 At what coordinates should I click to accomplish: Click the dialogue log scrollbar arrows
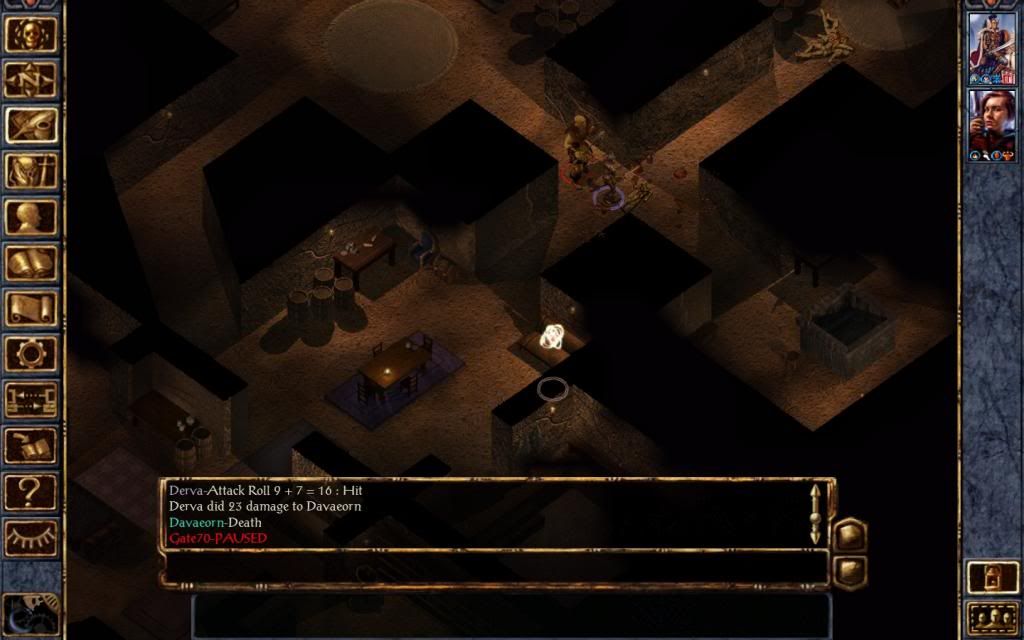pyautogui.click(x=815, y=513)
